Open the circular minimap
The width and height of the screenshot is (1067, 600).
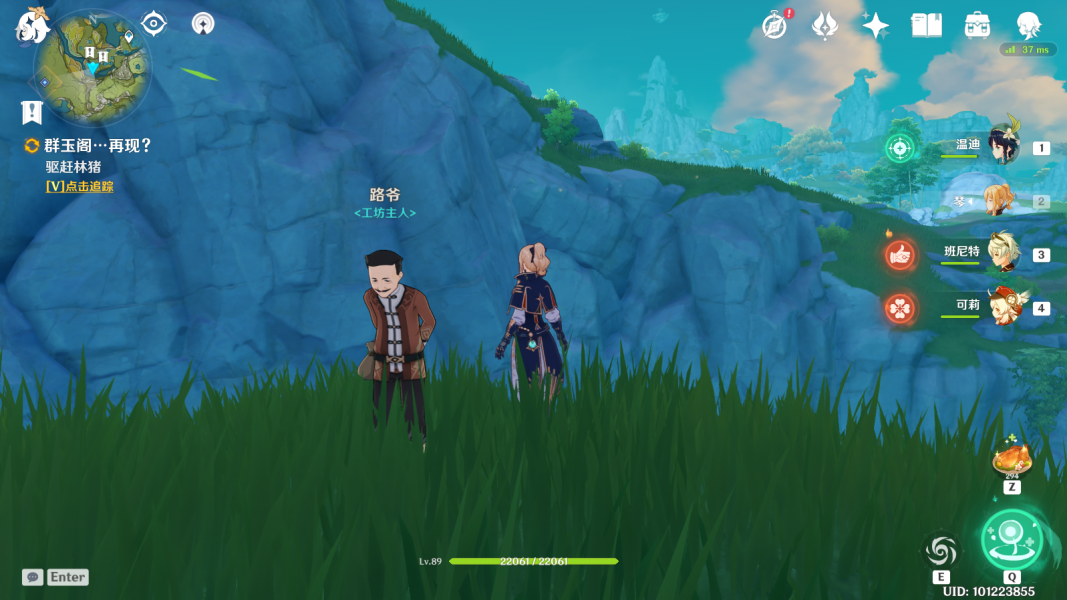[x=92, y=67]
